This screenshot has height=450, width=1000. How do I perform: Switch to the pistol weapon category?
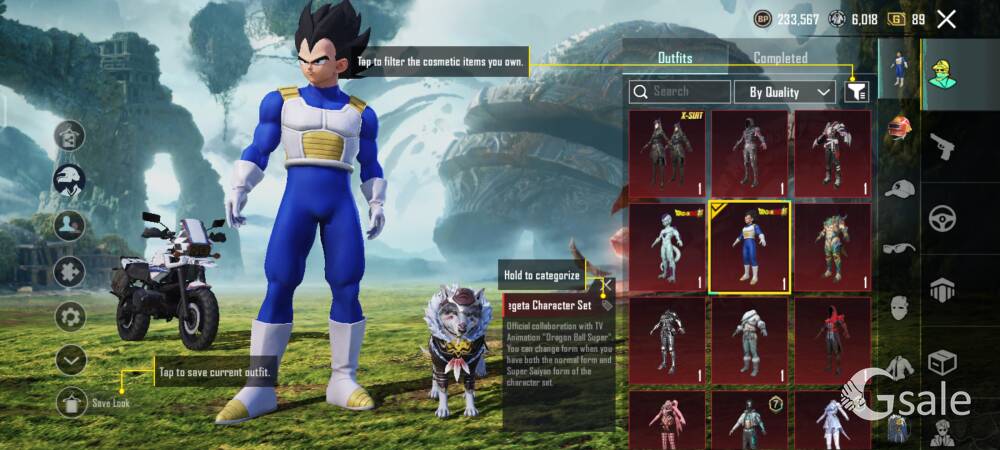(x=941, y=148)
